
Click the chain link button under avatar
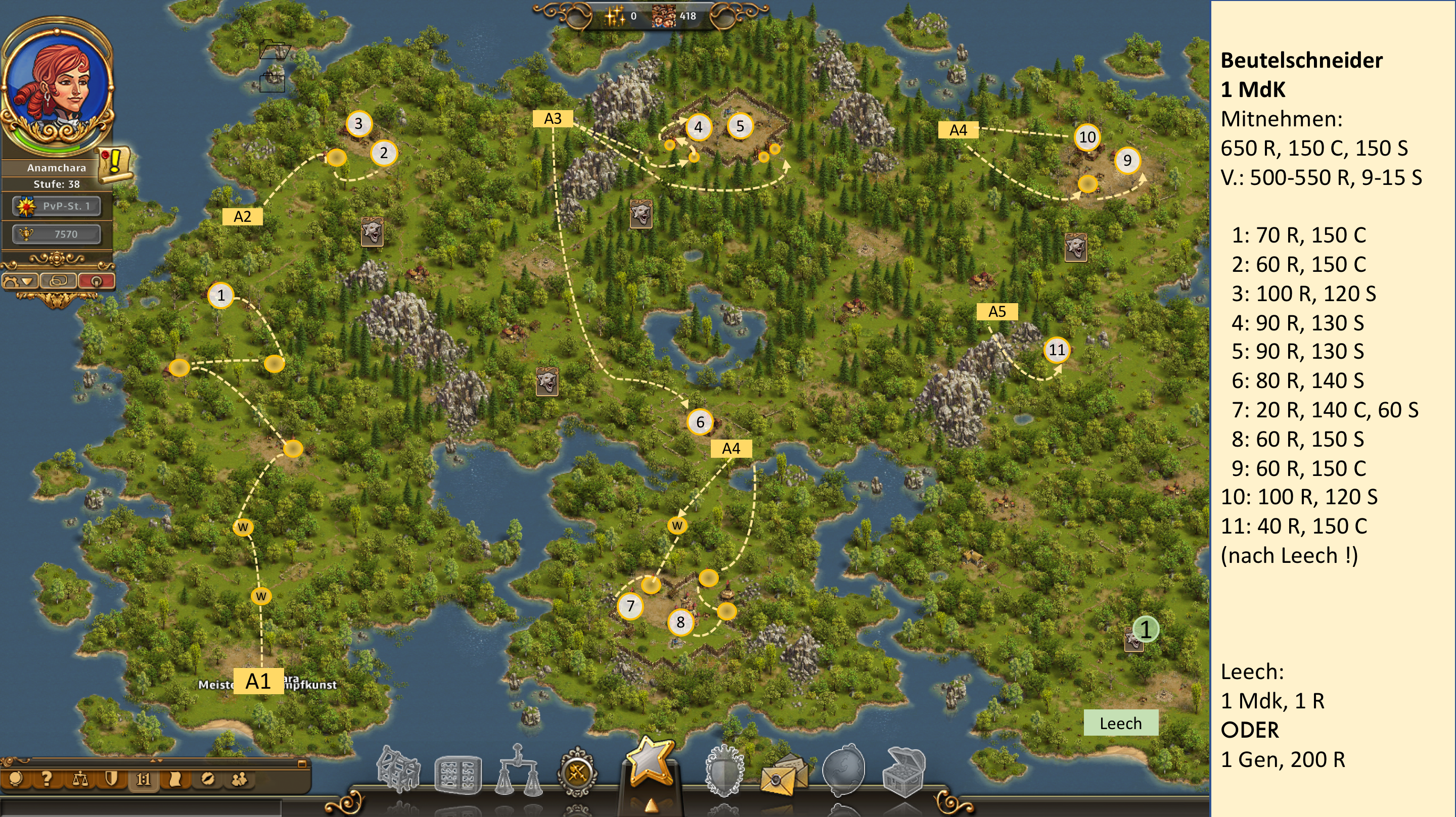(58, 281)
